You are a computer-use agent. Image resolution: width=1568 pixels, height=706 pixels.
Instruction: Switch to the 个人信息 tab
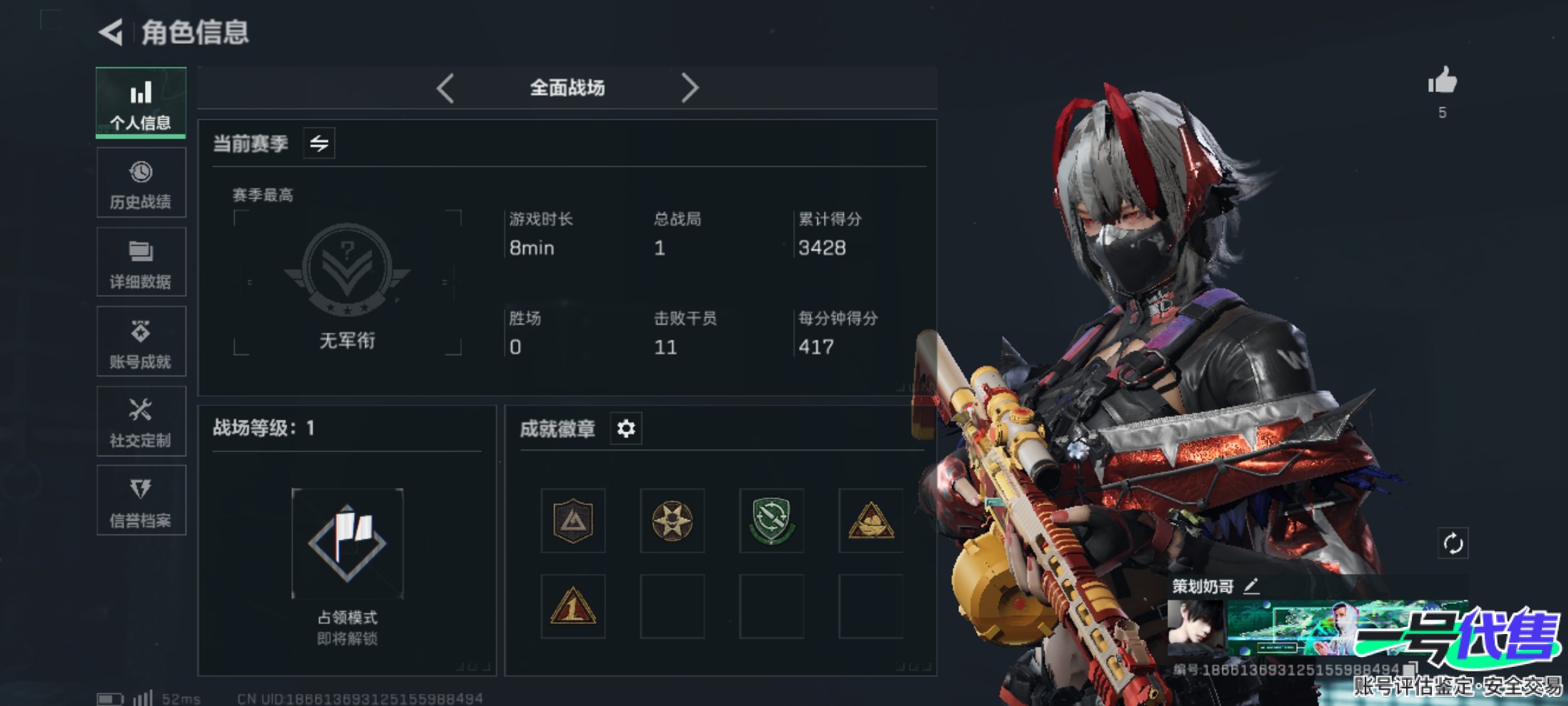[x=141, y=103]
